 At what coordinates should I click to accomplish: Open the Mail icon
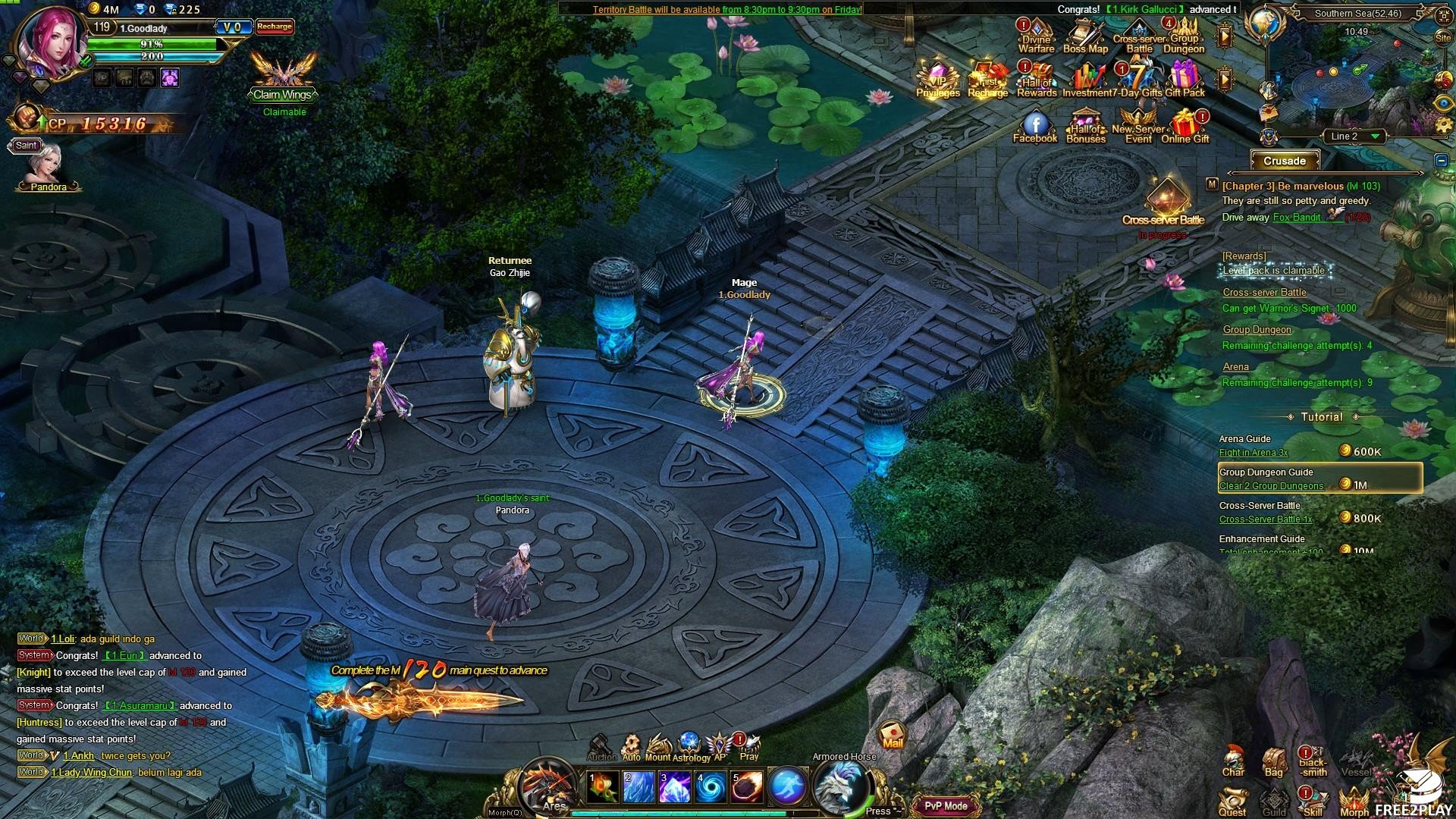[x=893, y=734]
